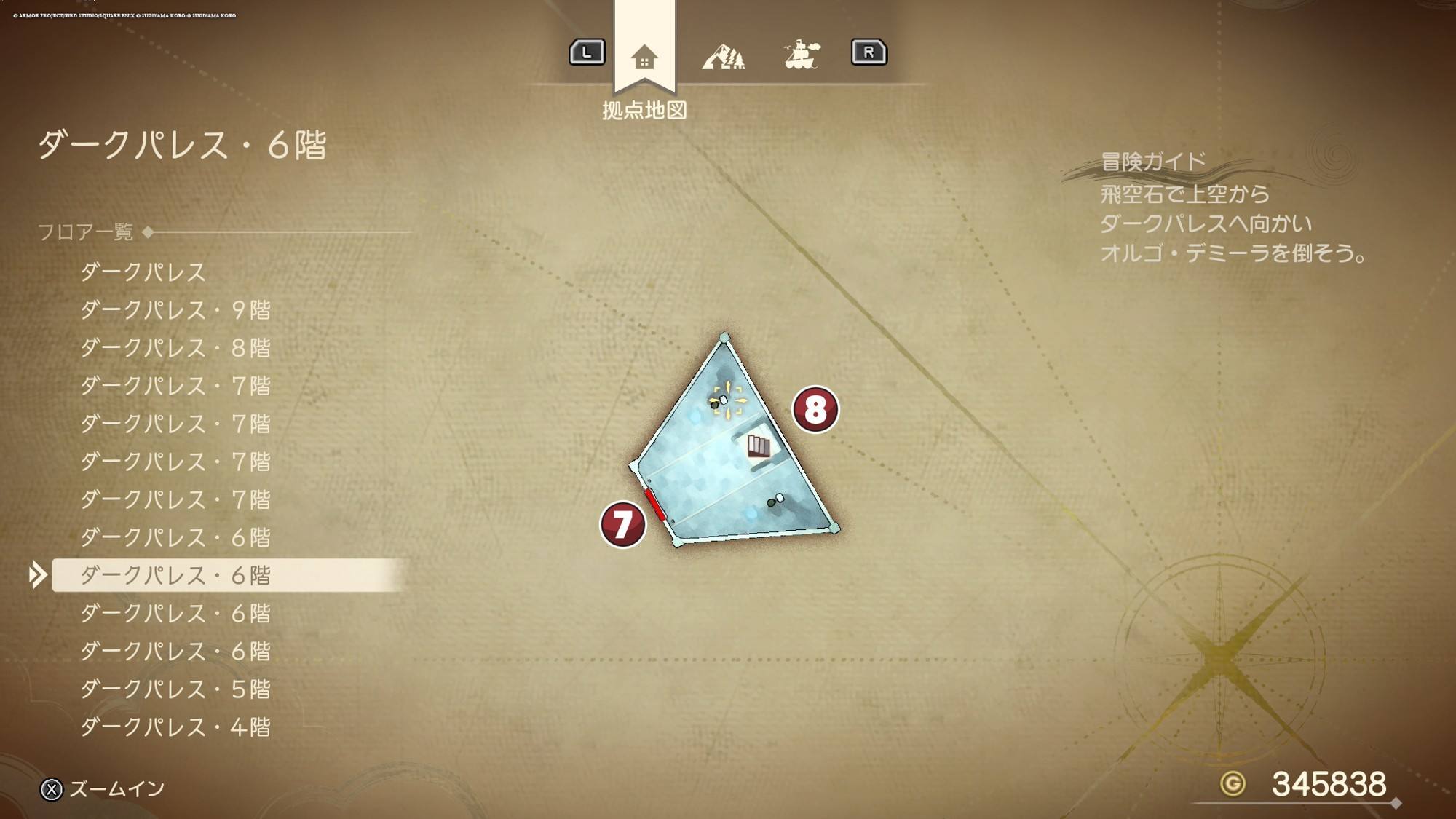Select the ダークパレス・5階 floor entry
This screenshot has height=819, width=1456.
(x=175, y=689)
